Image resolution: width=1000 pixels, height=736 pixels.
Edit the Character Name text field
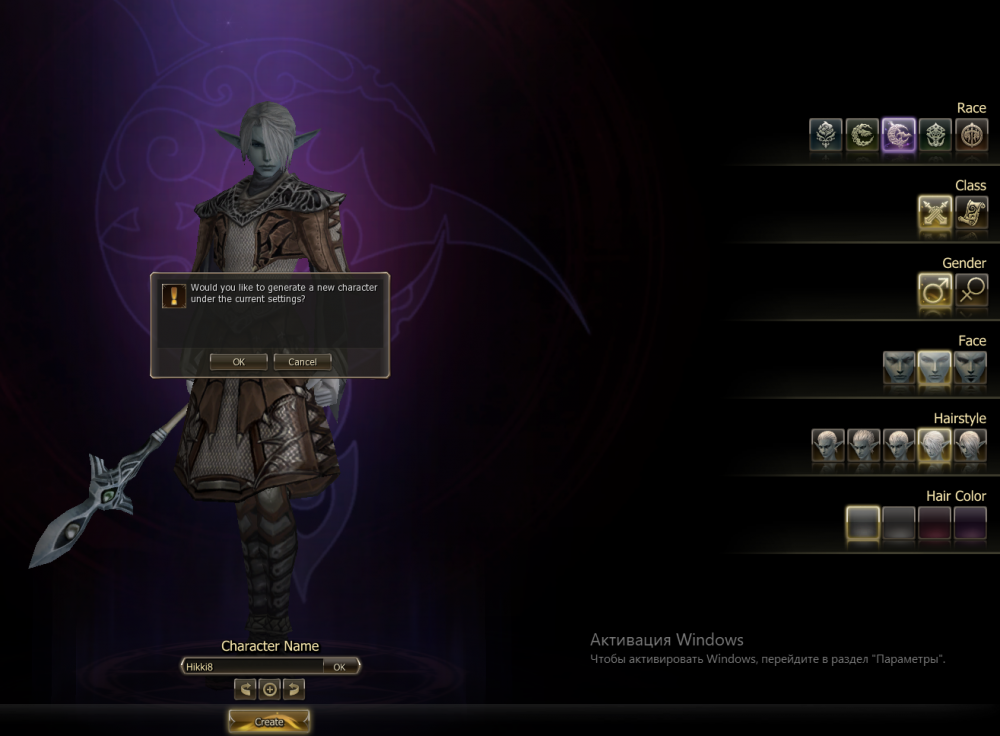252,666
